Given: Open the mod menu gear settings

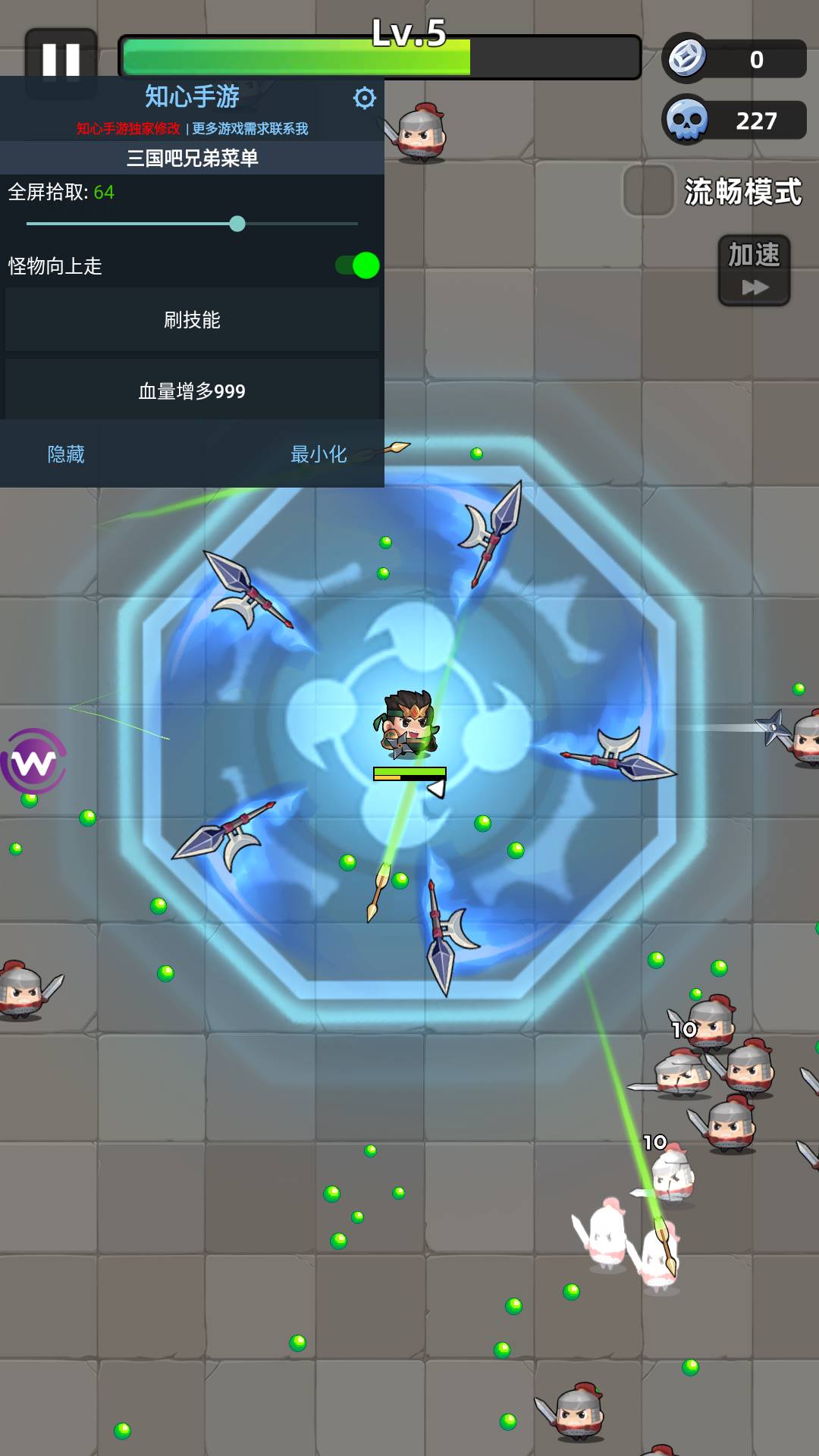Looking at the screenshot, I should (x=365, y=98).
